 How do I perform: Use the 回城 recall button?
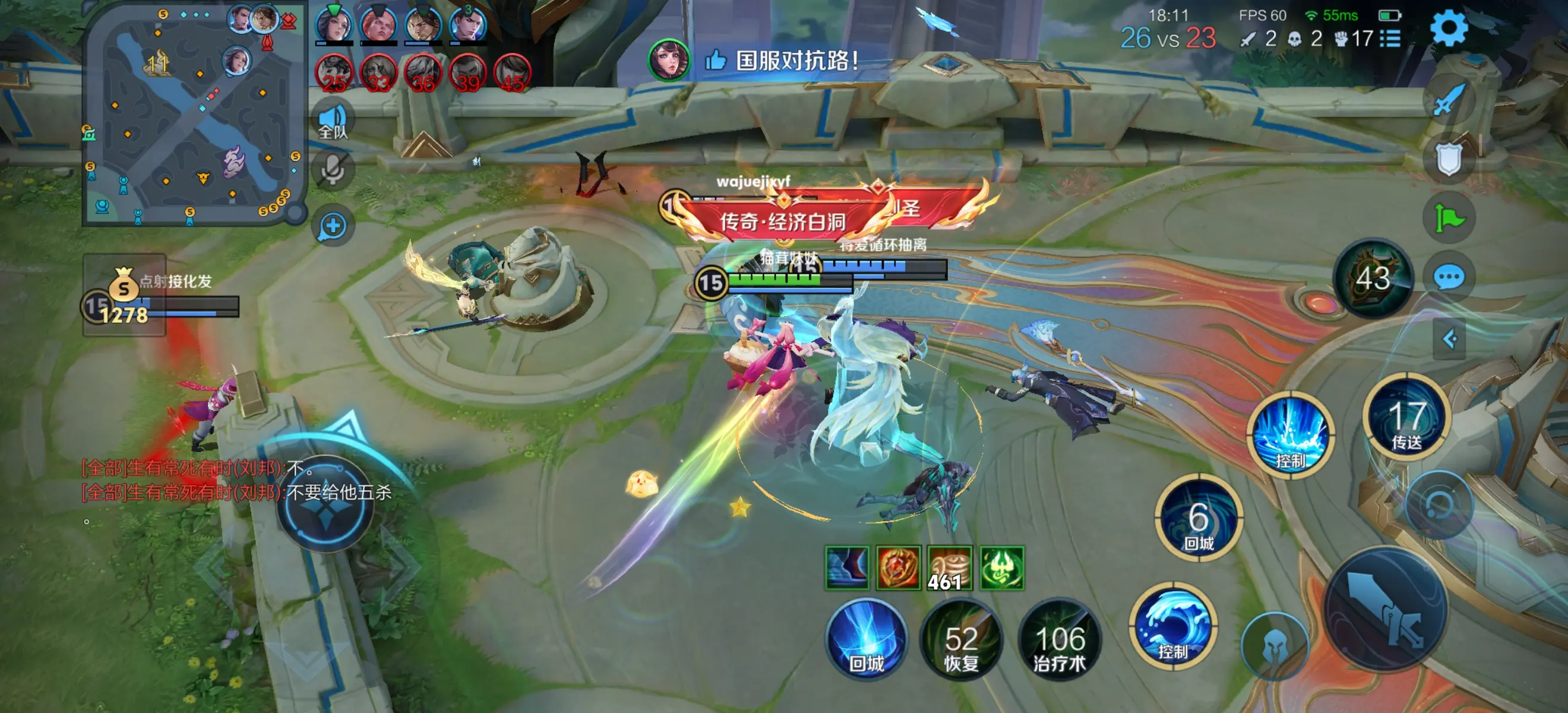tap(866, 640)
